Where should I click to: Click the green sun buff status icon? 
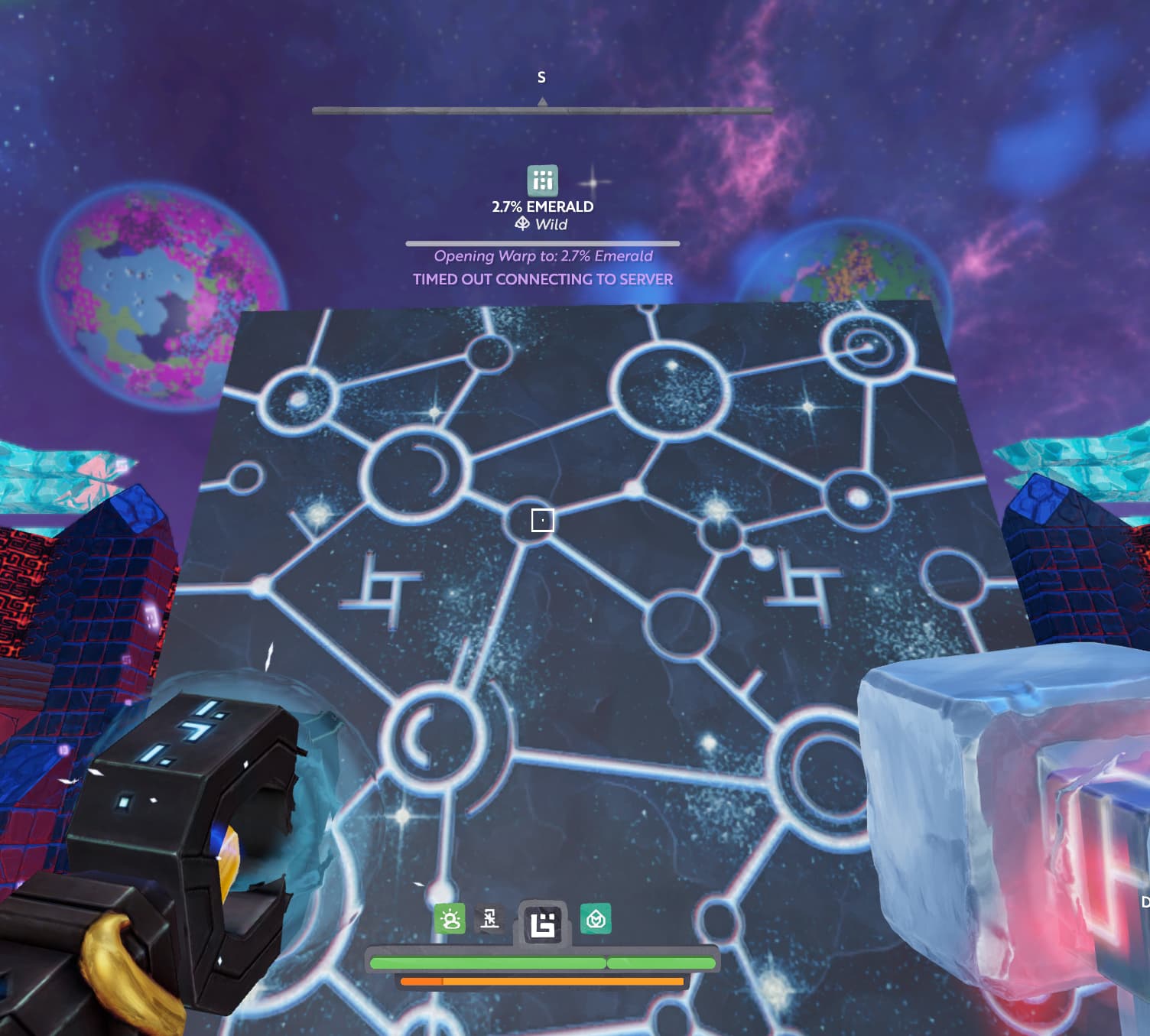(x=450, y=918)
